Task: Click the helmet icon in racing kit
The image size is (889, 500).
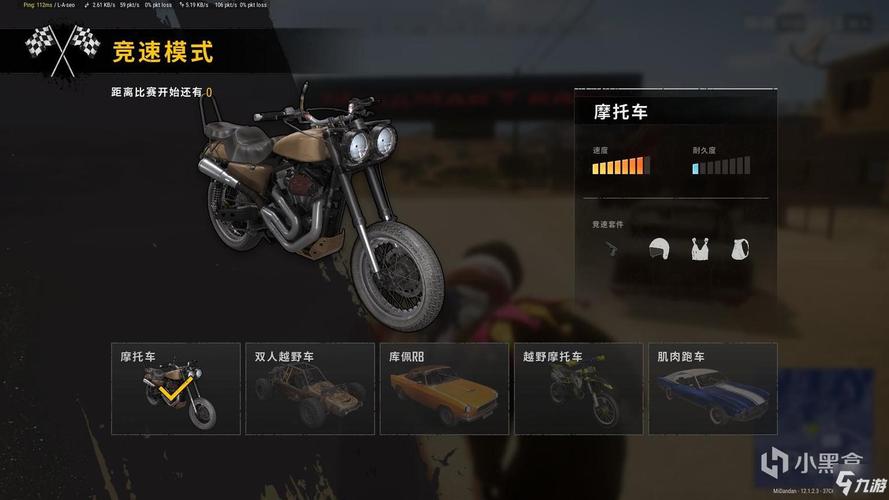Action: coord(658,249)
